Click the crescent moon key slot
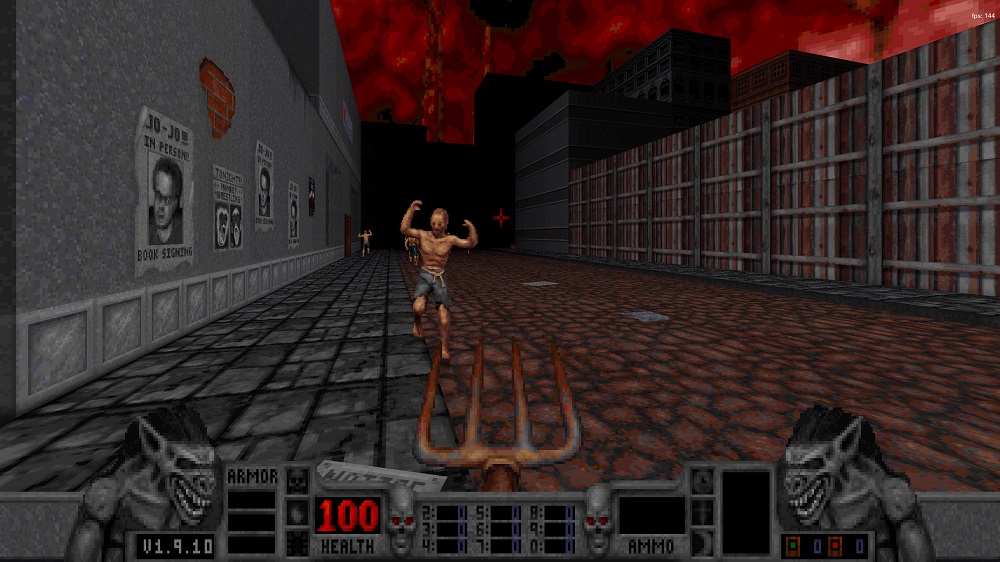1000x562 pixels. (x=702, y=540)
